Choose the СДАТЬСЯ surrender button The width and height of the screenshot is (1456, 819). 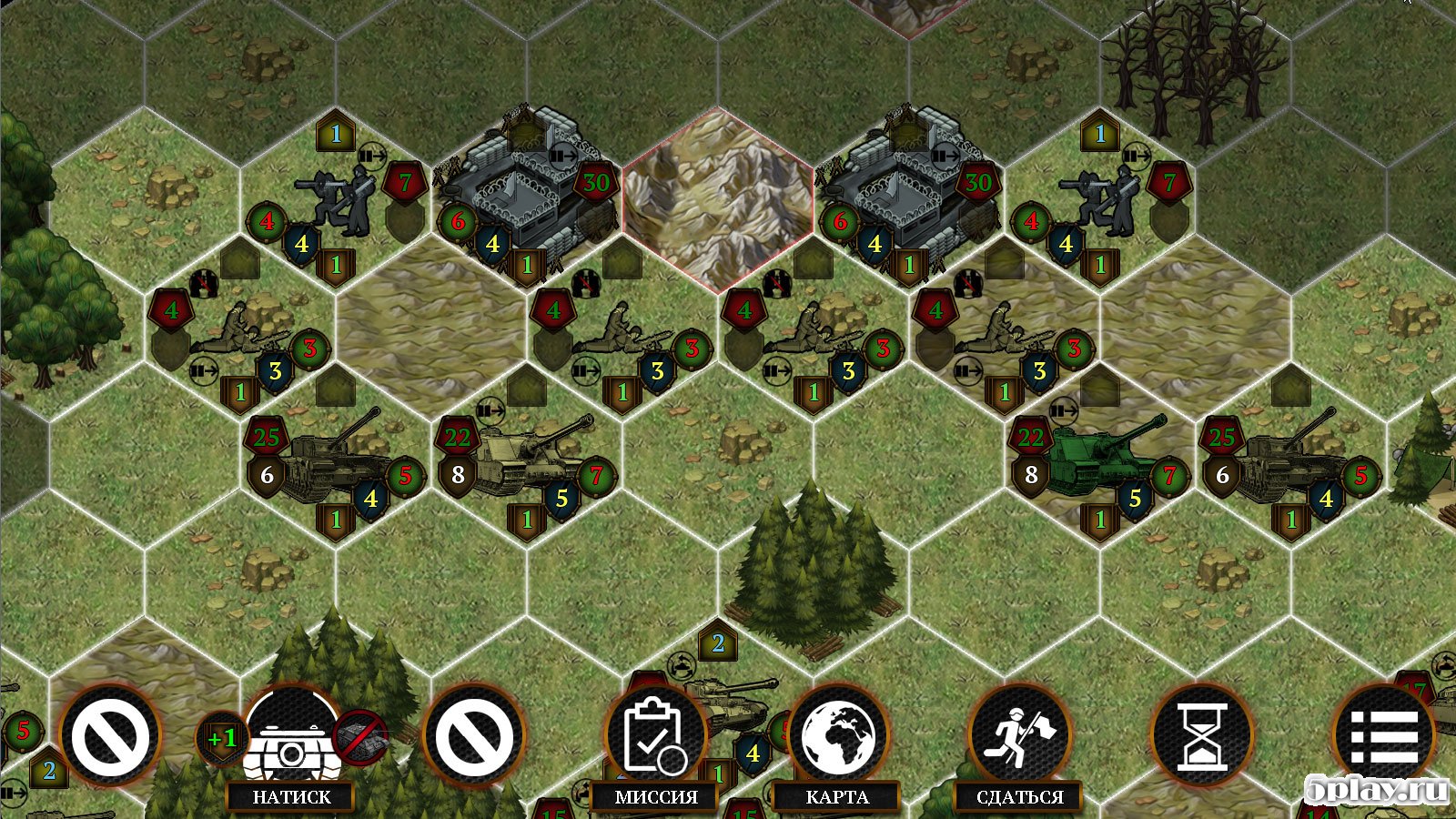click(x=1020, y=737)
